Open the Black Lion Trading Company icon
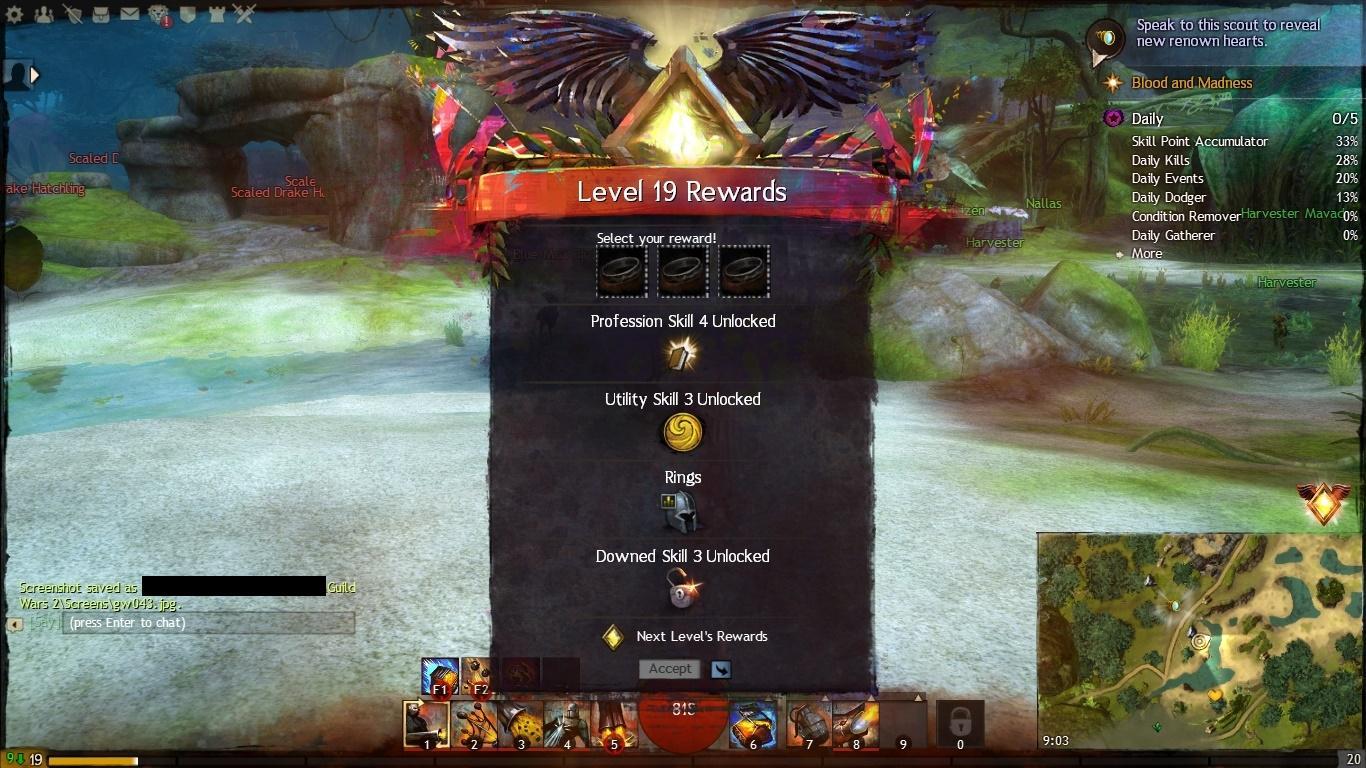1366x768 pixels. (159, 14)
